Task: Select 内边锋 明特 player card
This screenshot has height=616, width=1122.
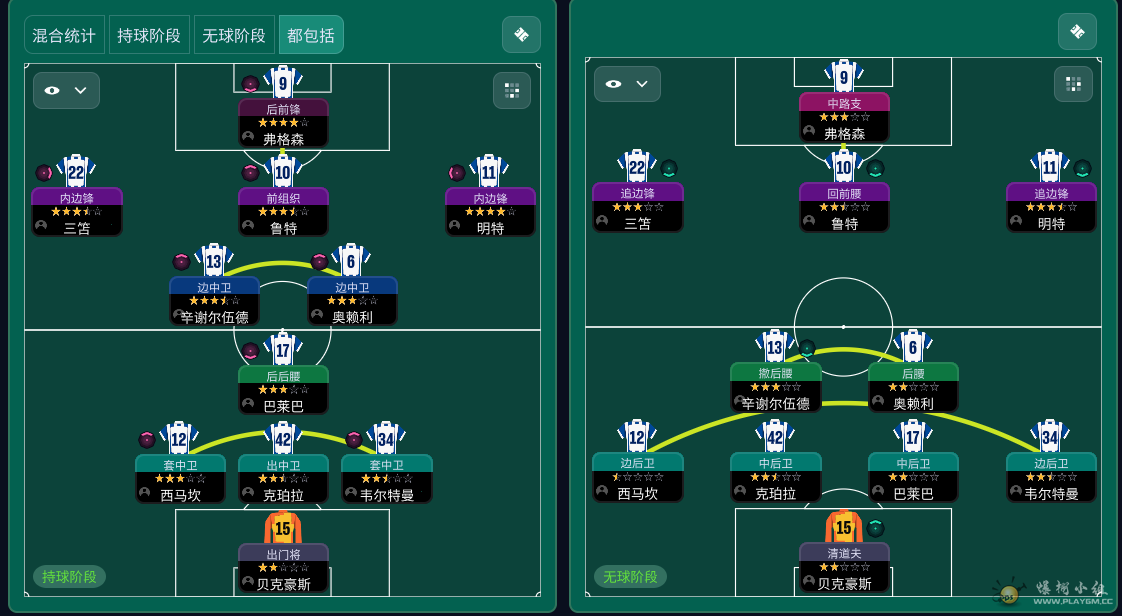Action: [490, 212]
